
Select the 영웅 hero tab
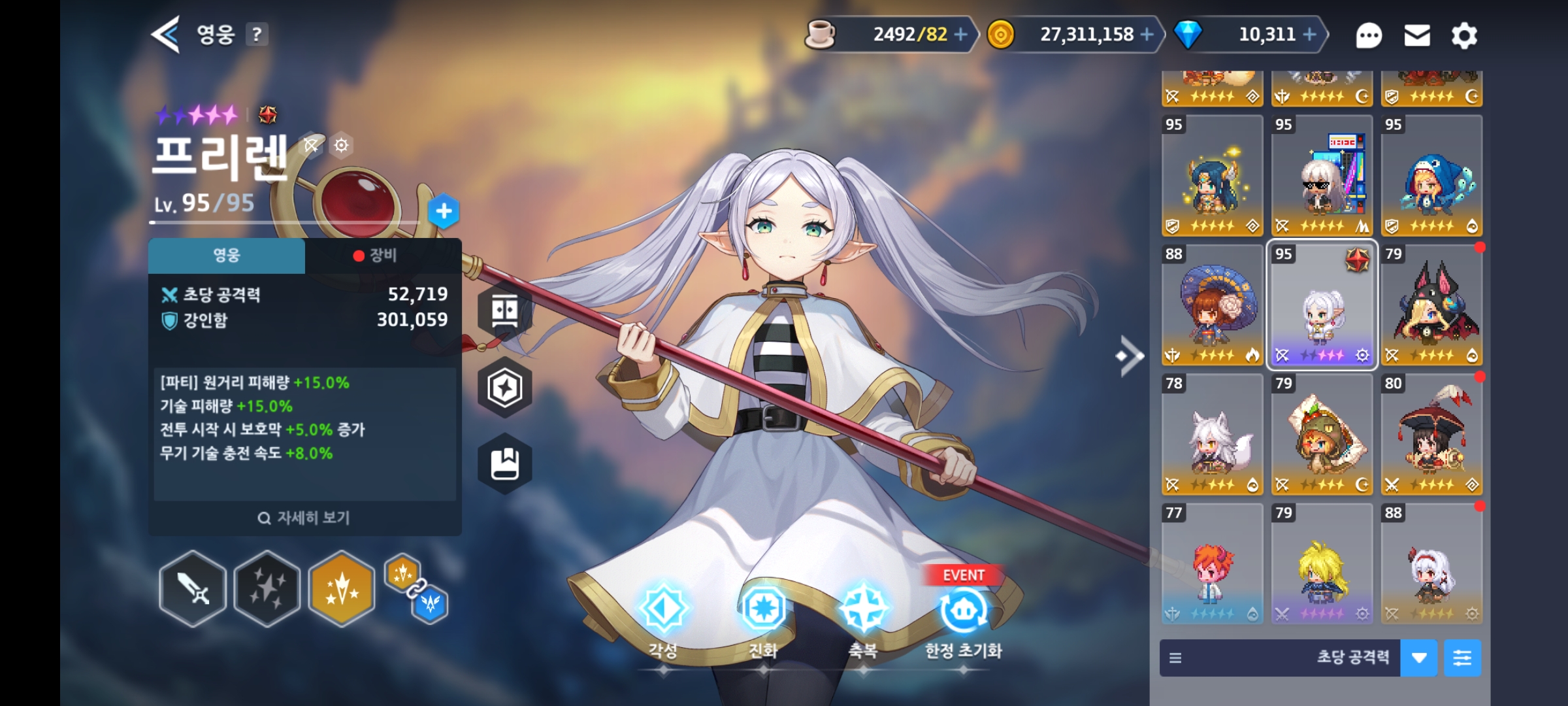(227, 256)
